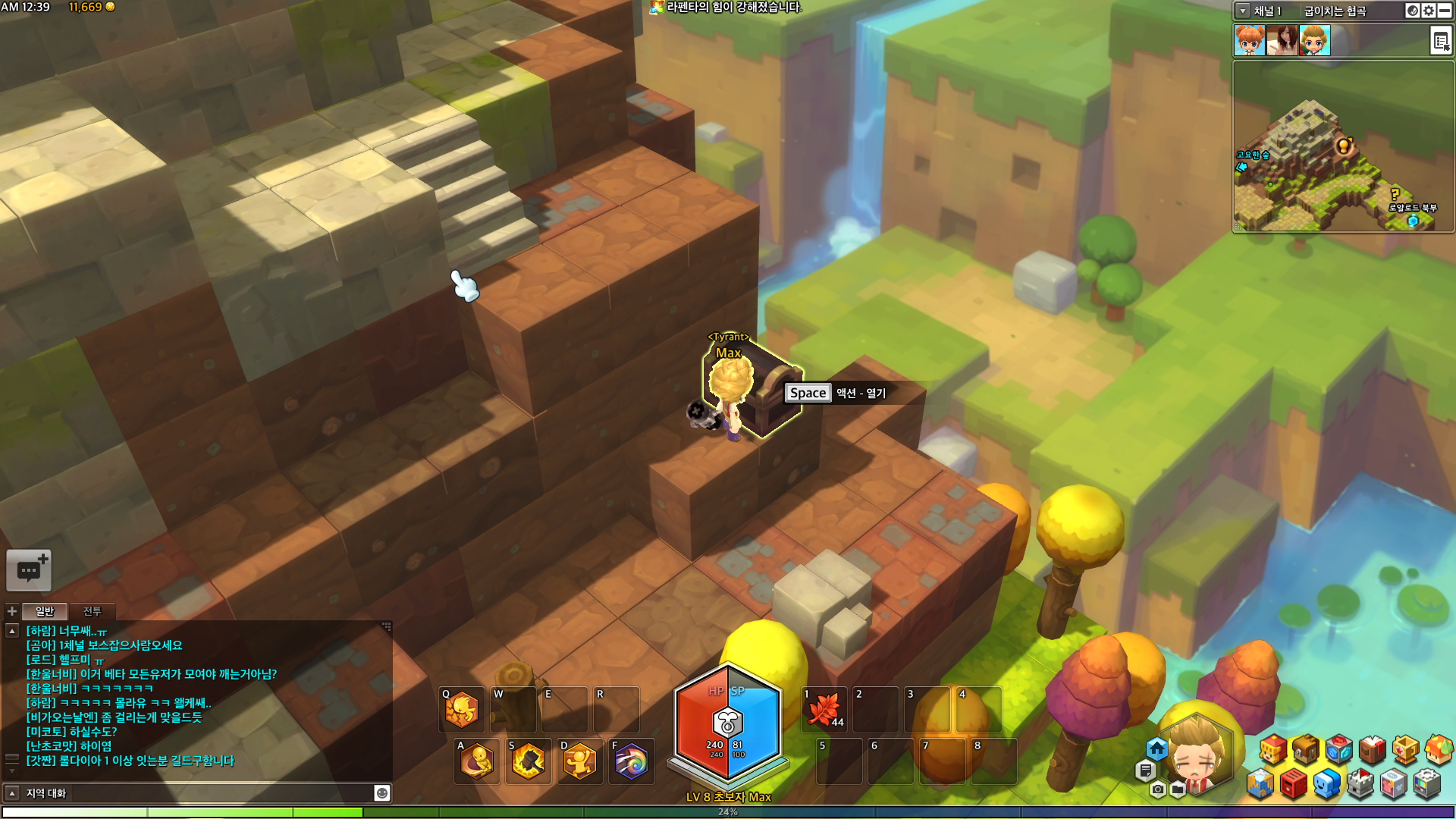Switch to the 전투 chat tab

[x=92, y=611]
